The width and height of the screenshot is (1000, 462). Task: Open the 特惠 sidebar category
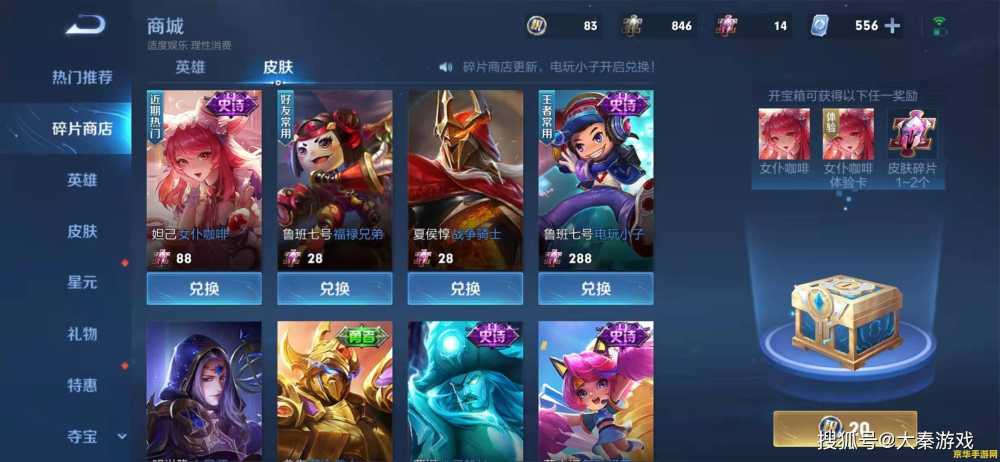[82, 384]
